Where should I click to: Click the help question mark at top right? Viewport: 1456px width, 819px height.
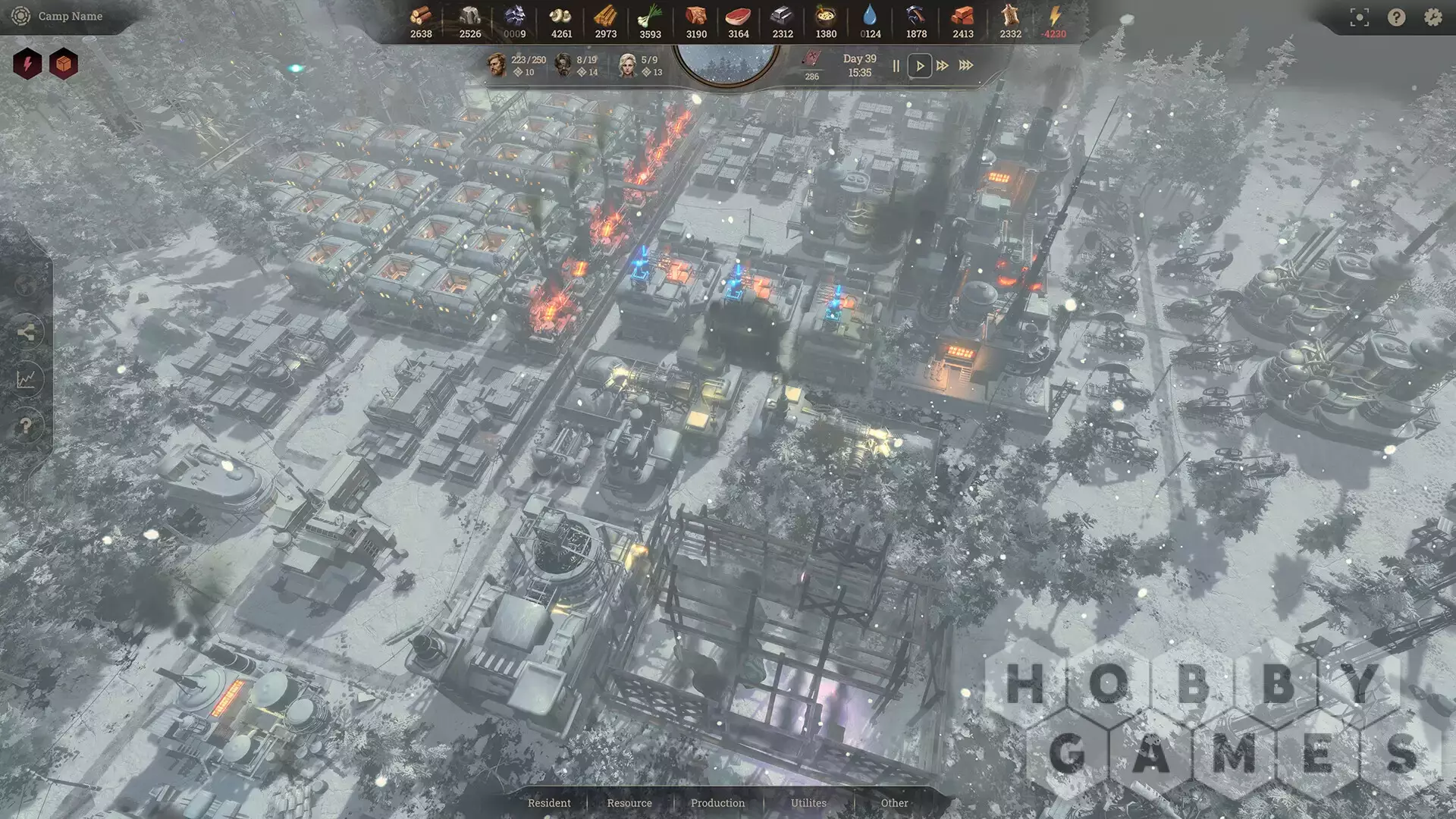click(x=1396, y=17)
